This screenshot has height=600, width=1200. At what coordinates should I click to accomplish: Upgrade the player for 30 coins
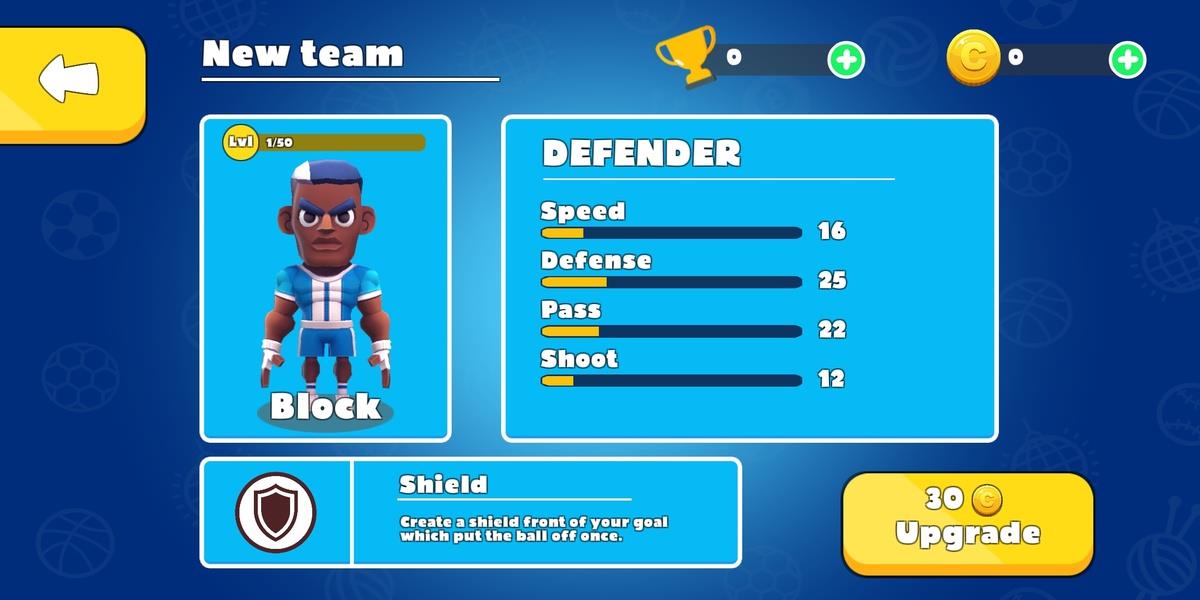[967, 522]
